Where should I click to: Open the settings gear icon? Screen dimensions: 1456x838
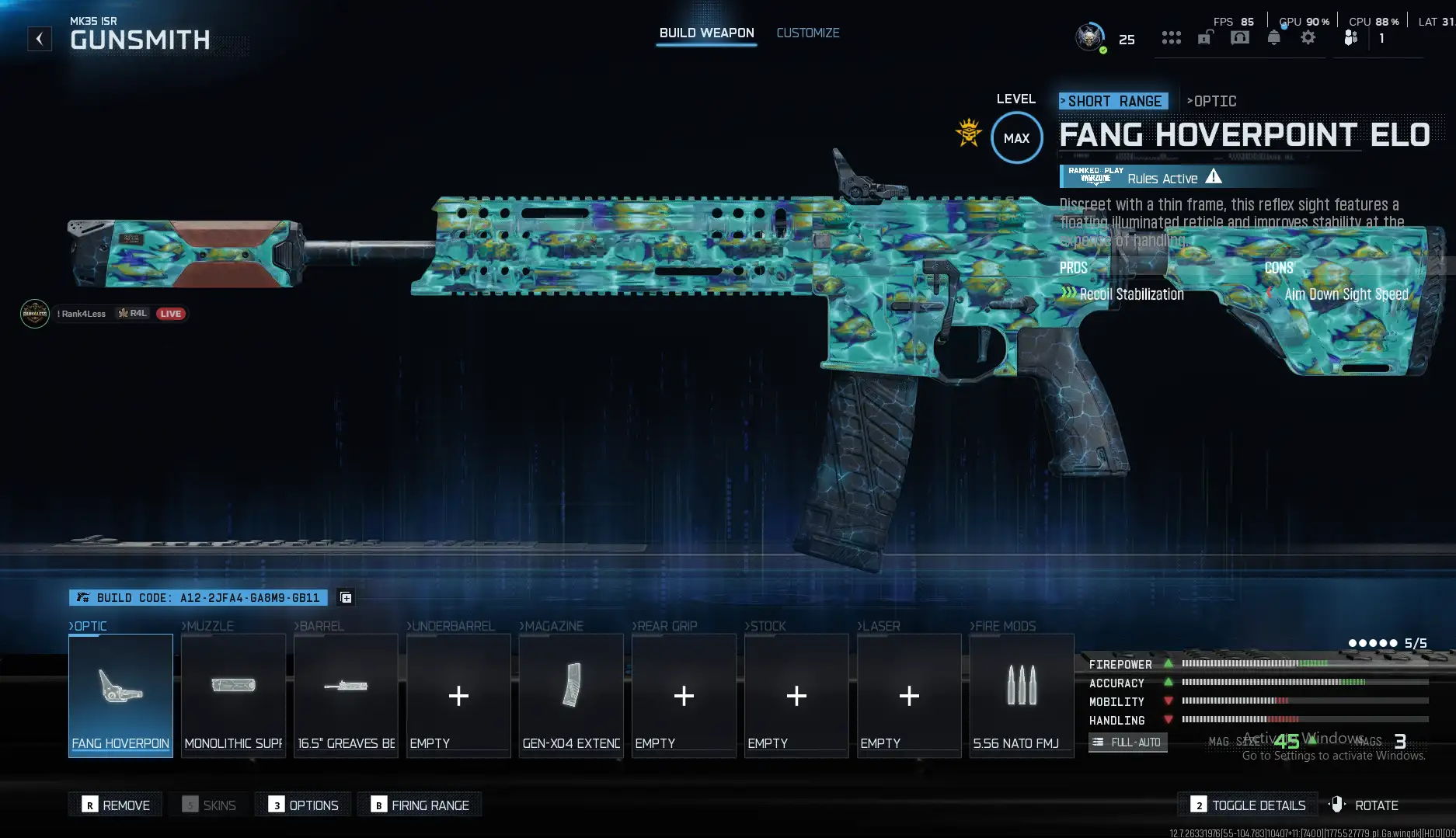click(1308, 38)
